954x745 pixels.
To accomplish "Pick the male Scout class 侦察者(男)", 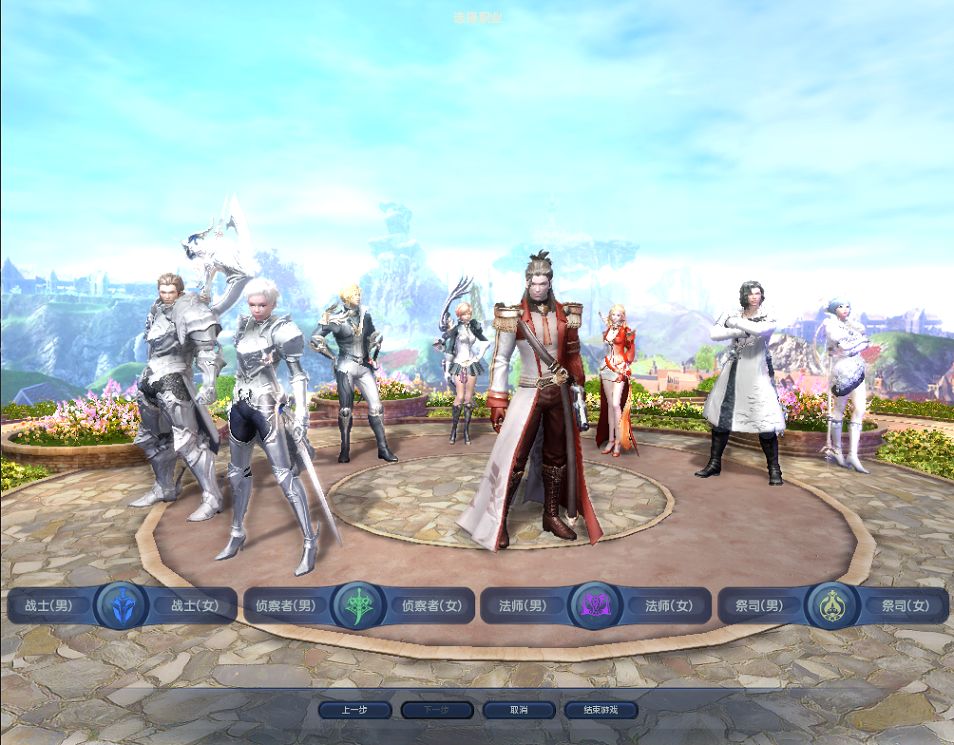I will tap(285, 606).
